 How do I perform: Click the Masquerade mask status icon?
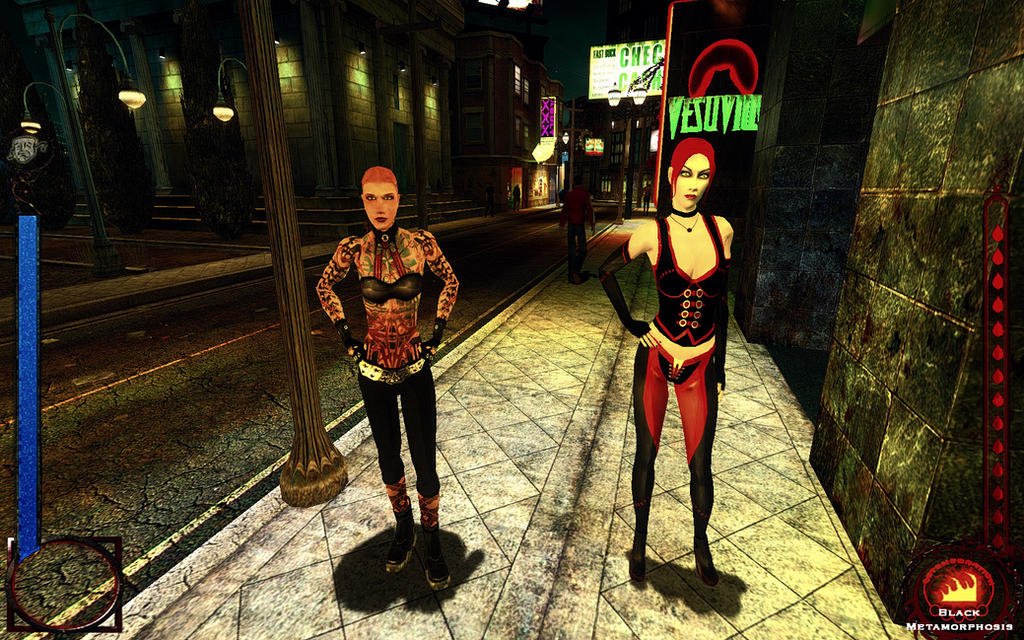26,148
